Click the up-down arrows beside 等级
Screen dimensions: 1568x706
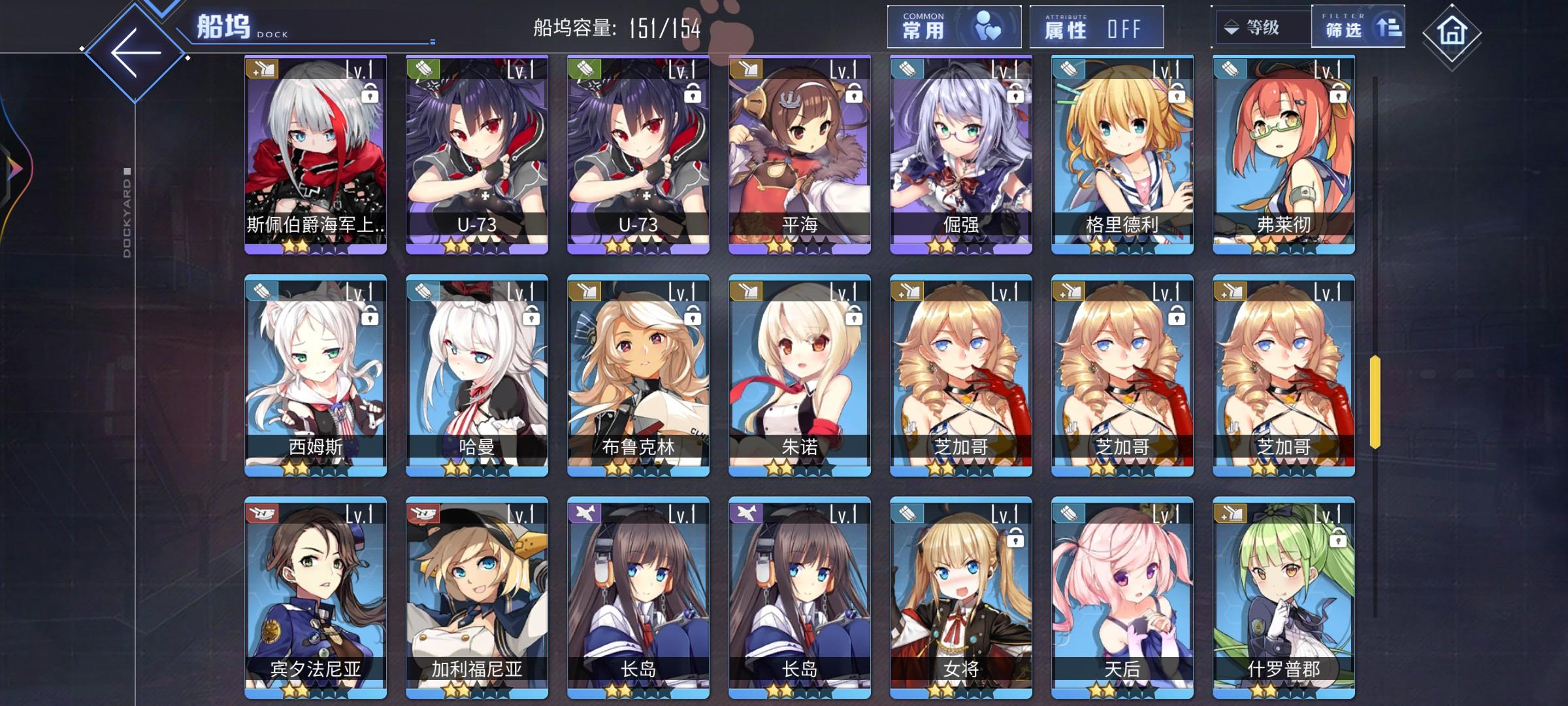[1229, 28]
